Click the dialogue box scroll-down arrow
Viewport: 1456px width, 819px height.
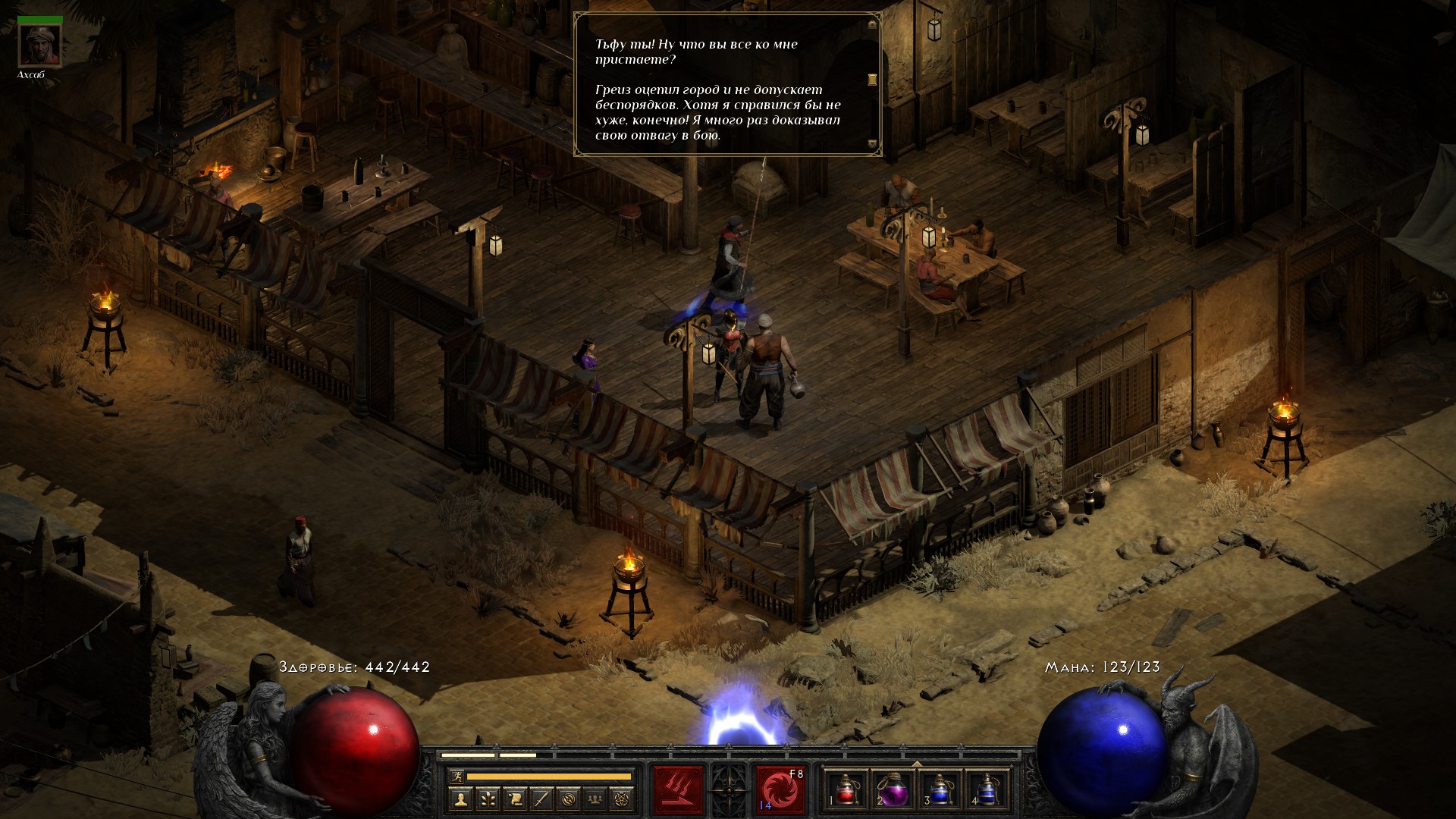[x=872, y=143]
